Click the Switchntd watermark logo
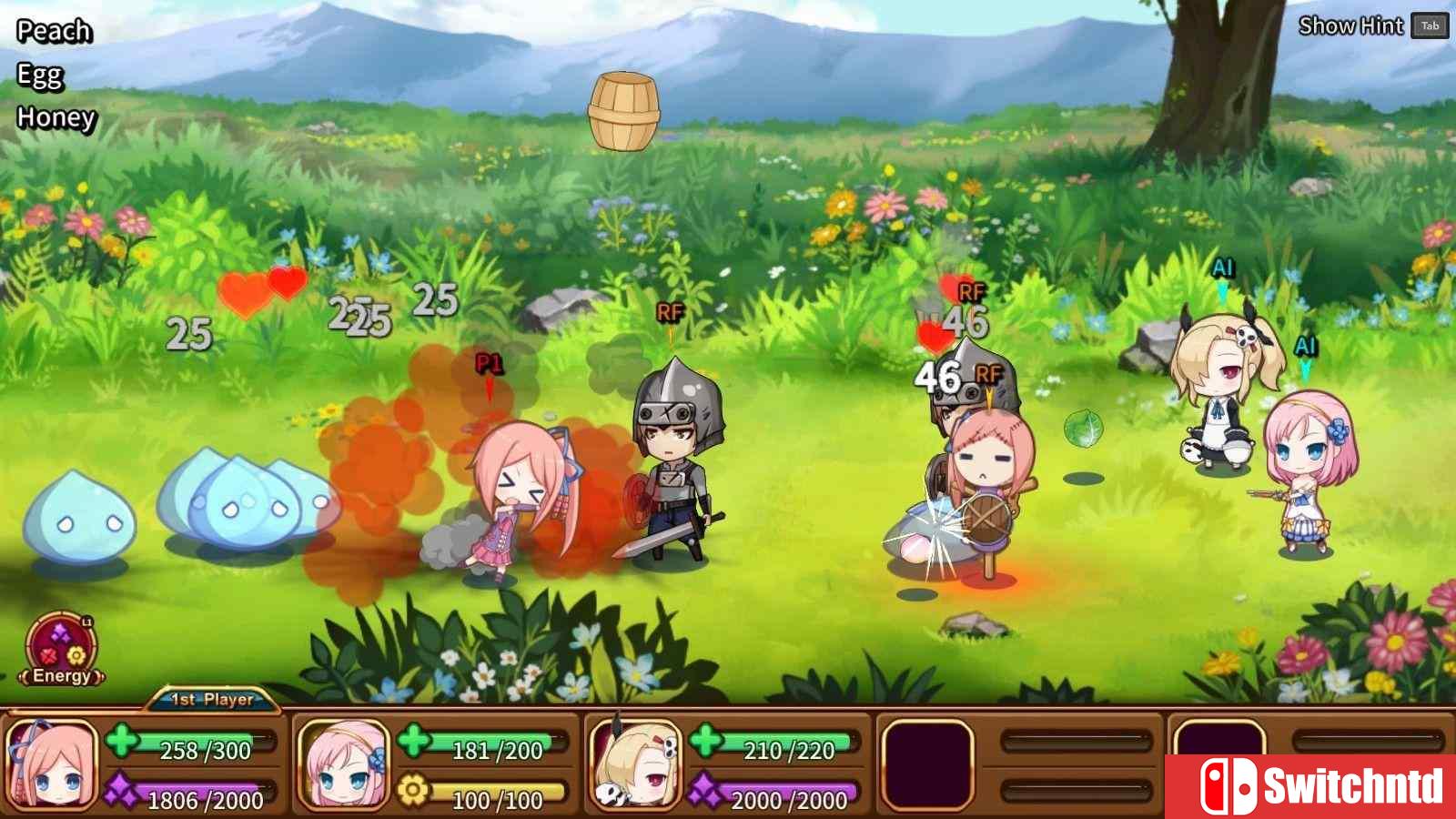This screenshot has width=1456, height=819. click(1310, 786)
